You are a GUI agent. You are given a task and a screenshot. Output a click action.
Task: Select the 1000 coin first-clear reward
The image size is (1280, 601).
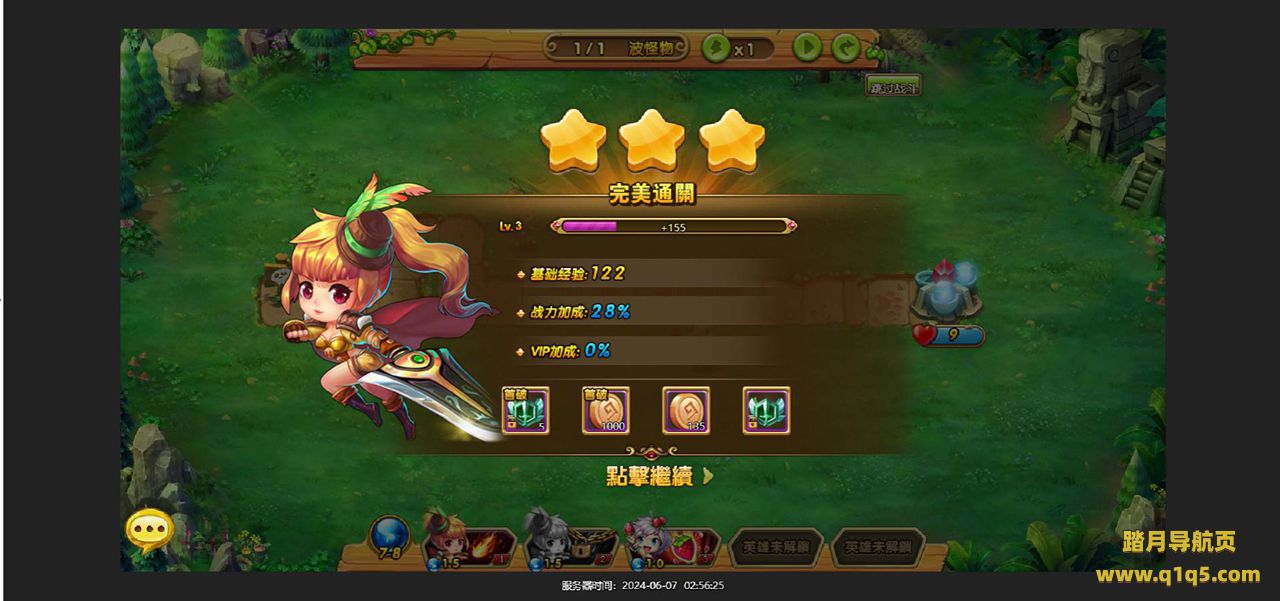(606, 411)
